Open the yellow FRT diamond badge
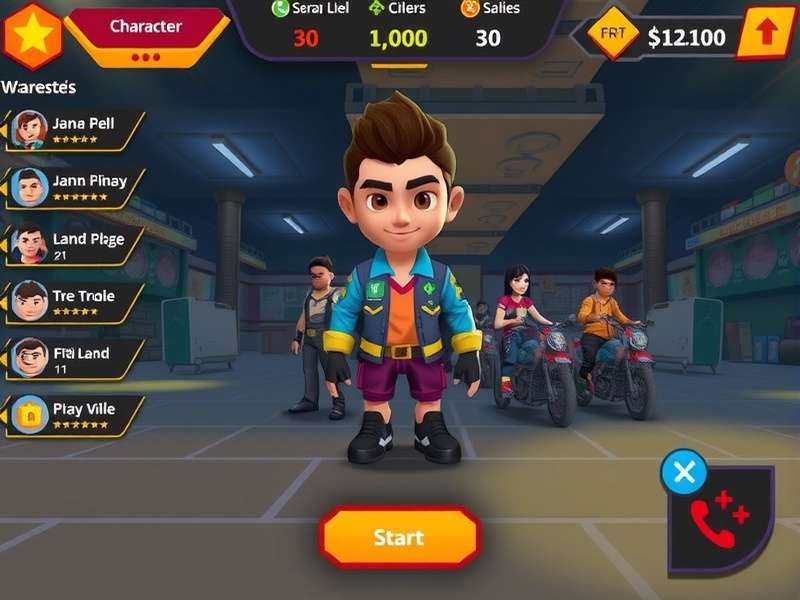The height and width of the screenshot is (600, 800). tap(612, 35)
